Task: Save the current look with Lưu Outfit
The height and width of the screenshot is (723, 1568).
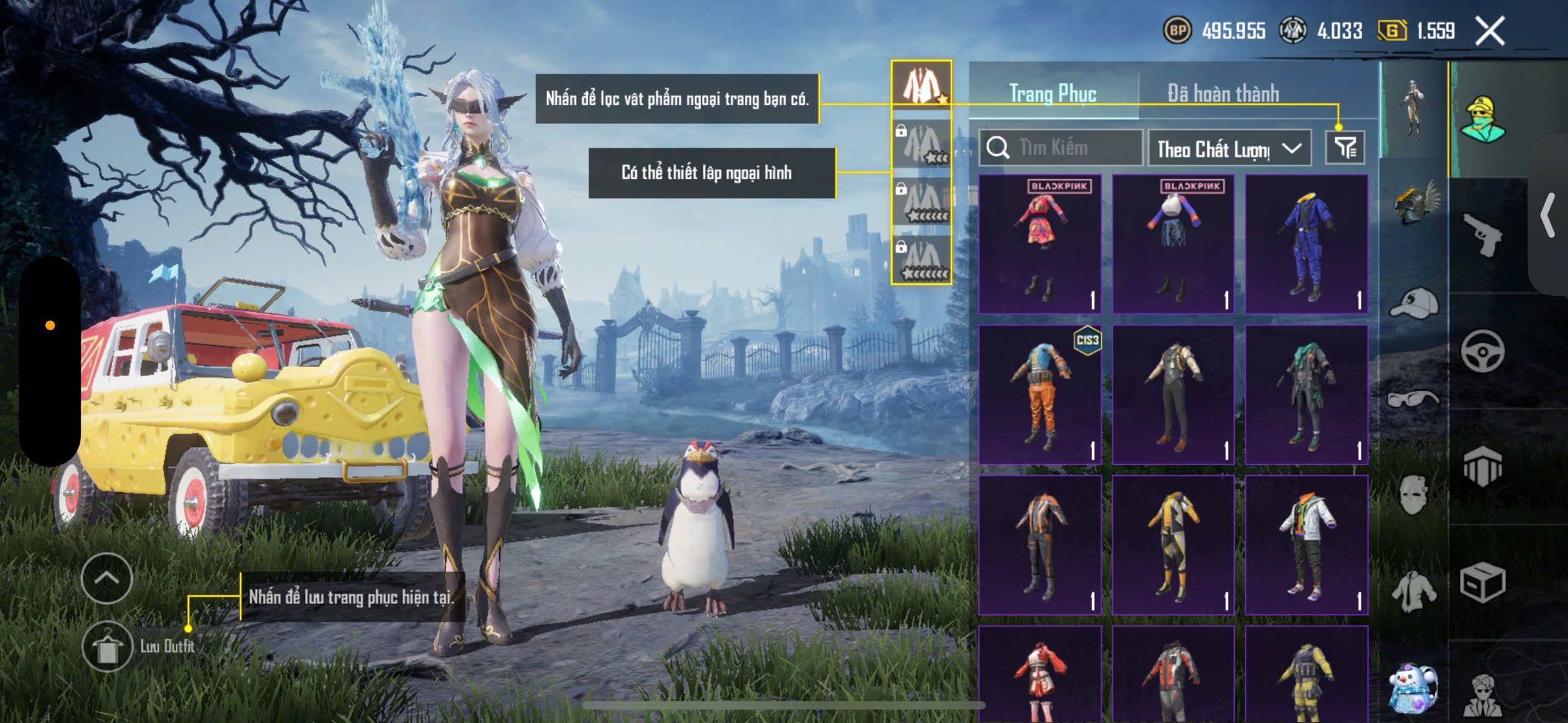Action: [107, 647]
